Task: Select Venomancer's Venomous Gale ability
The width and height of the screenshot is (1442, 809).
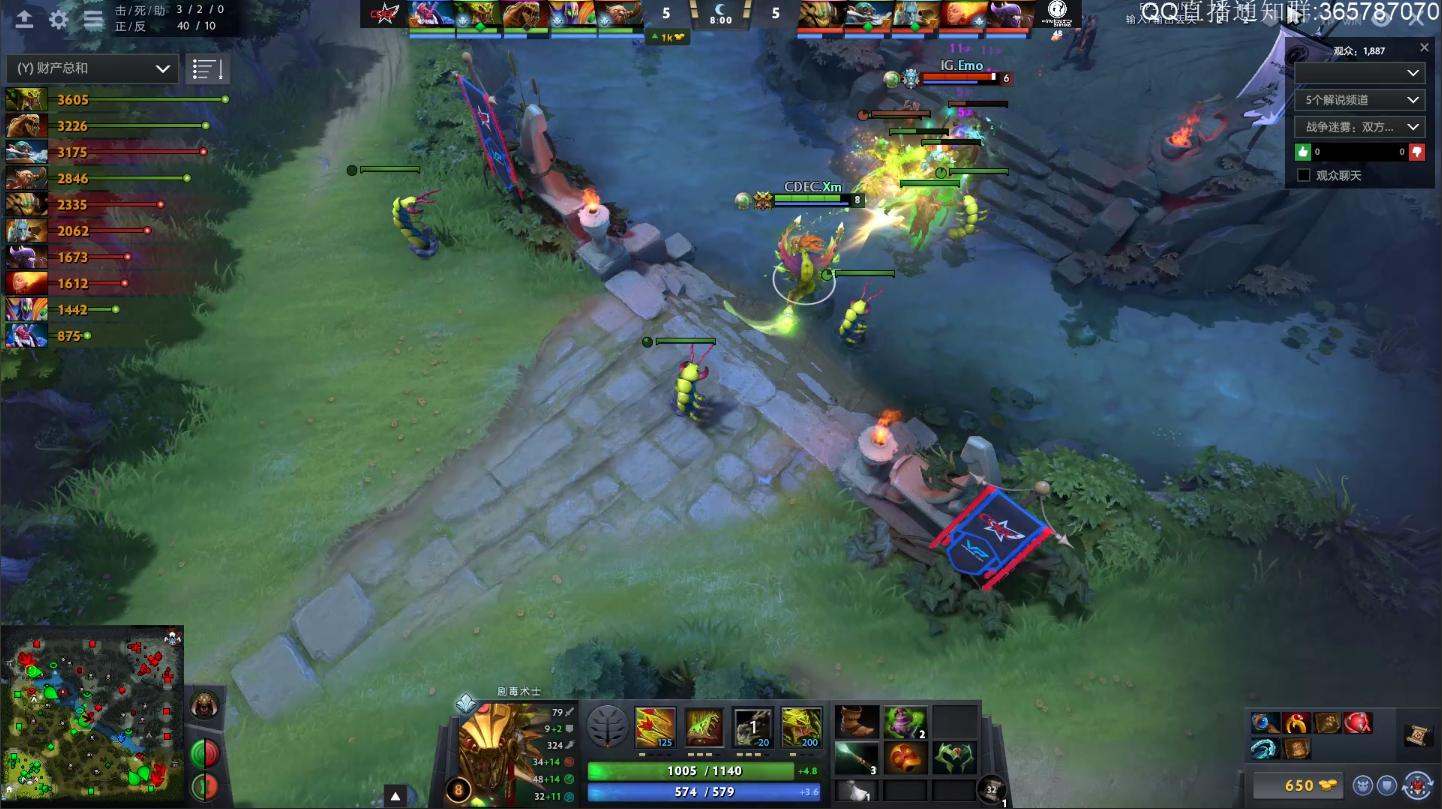Action: click(x=655, y=728)
